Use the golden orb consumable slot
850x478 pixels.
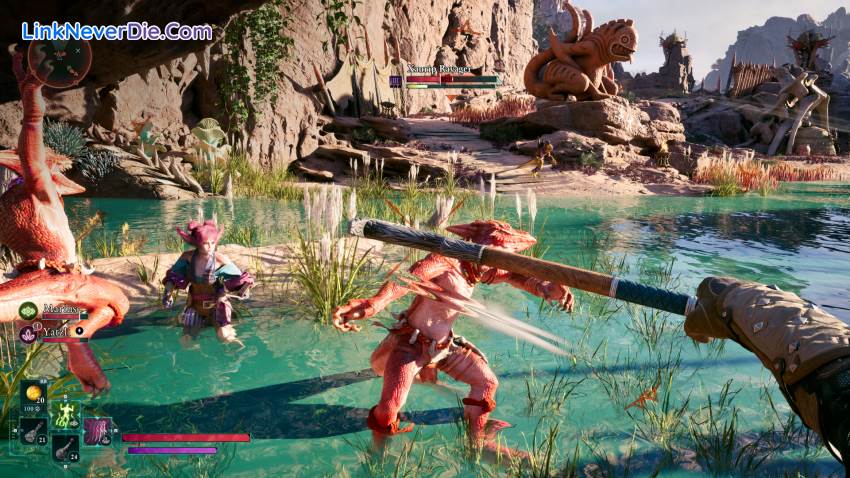pos(33,395)
